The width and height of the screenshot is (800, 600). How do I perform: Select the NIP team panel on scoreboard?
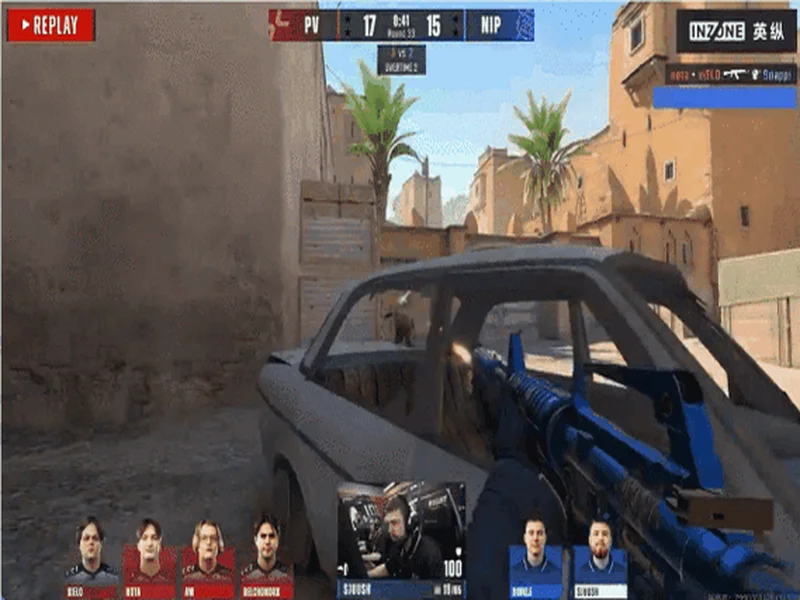[499, 25]
